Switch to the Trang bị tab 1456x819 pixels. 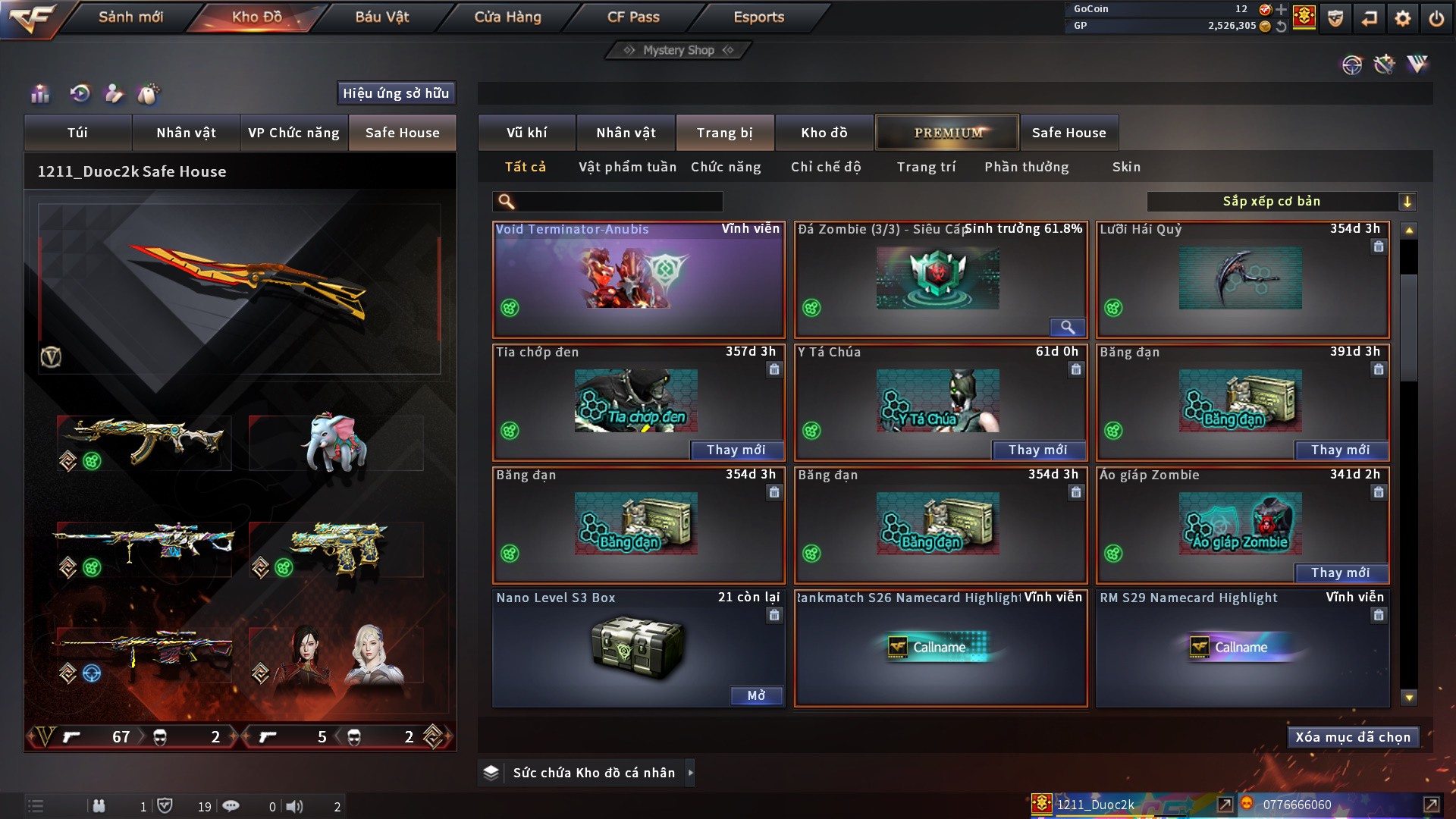coord(724,133)
